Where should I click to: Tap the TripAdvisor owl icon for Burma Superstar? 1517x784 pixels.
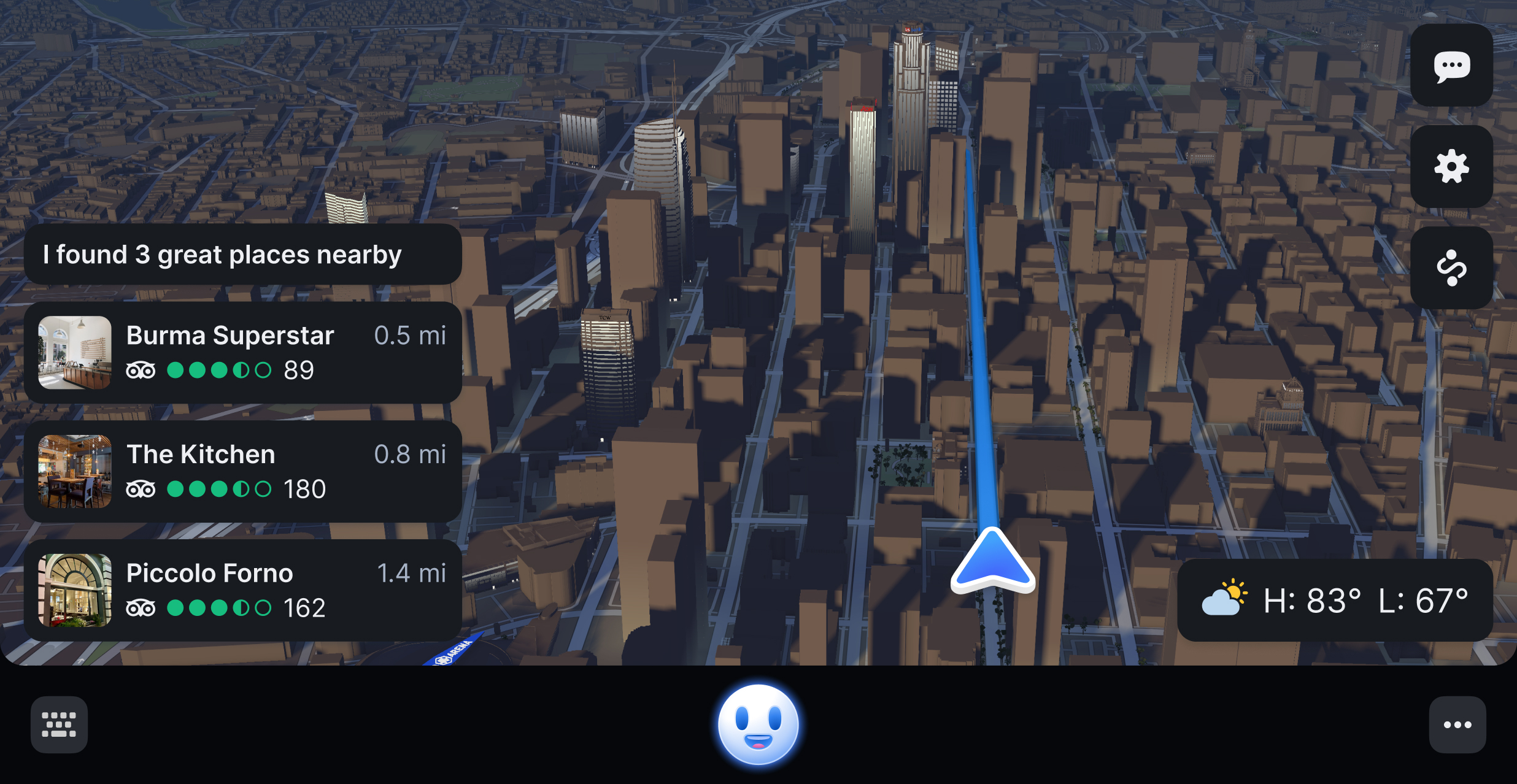(142, 370)
